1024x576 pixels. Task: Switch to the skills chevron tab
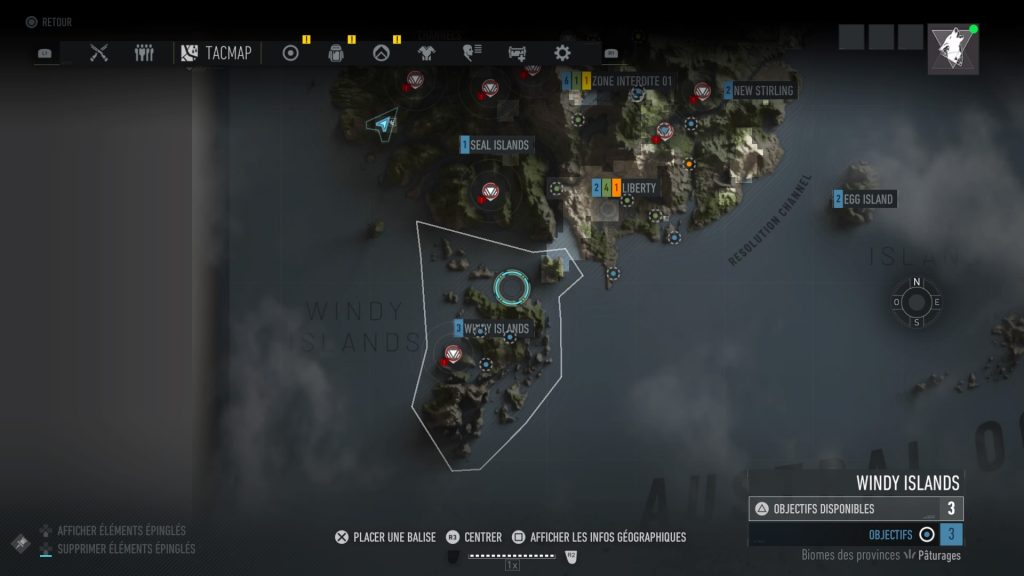[381, 53]
